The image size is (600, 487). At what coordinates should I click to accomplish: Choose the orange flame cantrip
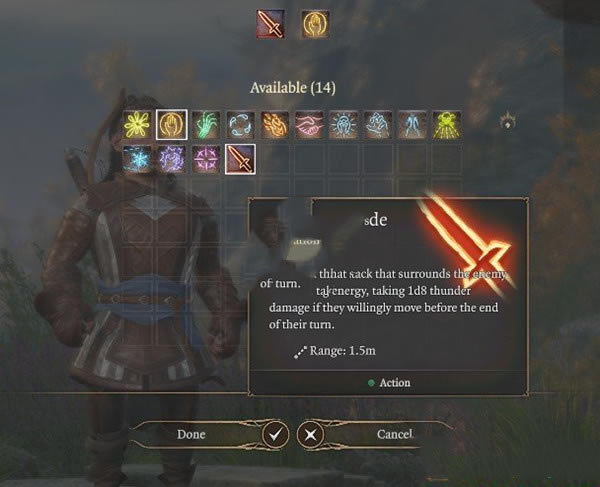point(274,124)
